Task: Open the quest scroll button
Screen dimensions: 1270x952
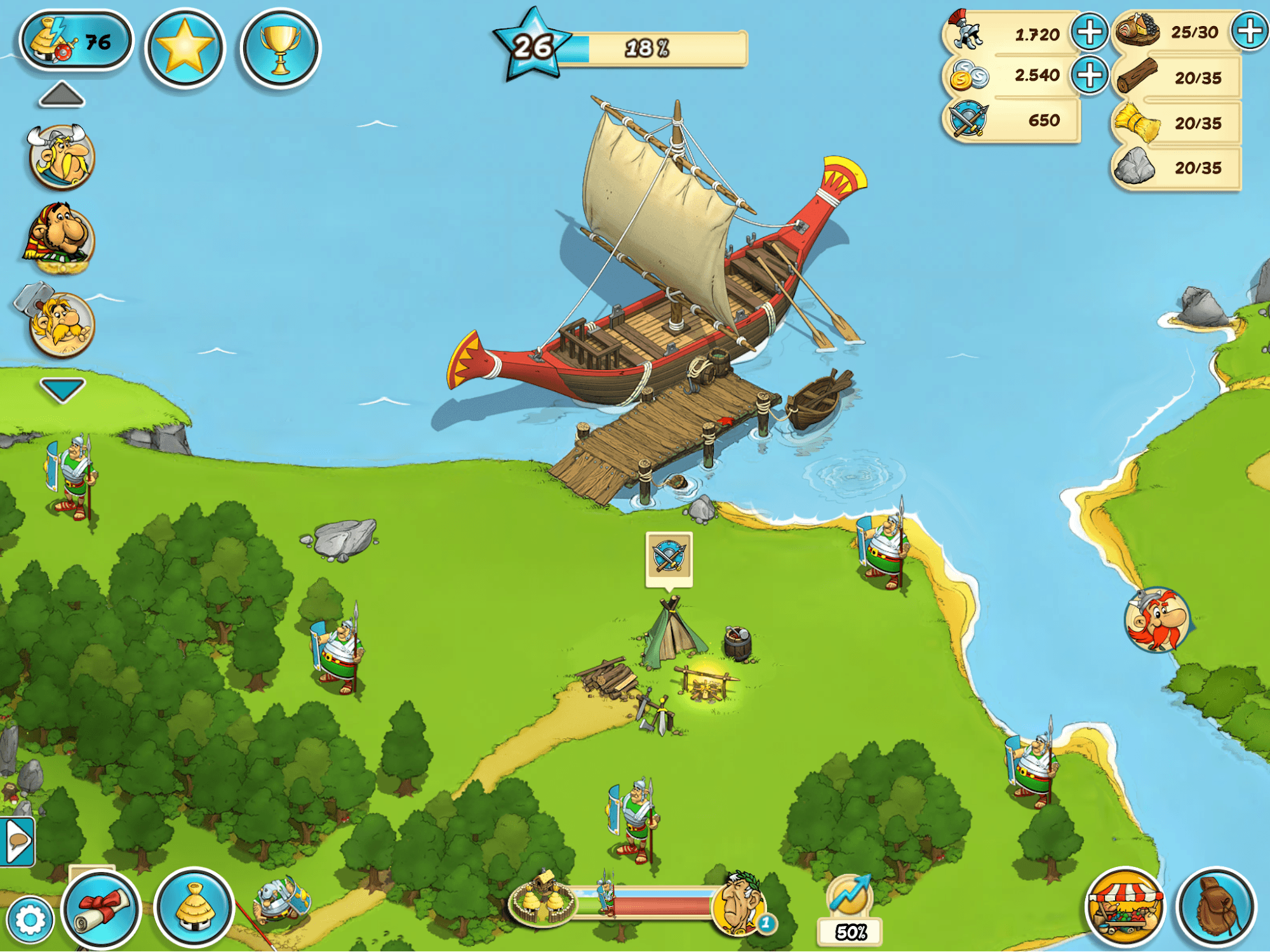Action: click(x=101, y=910)
